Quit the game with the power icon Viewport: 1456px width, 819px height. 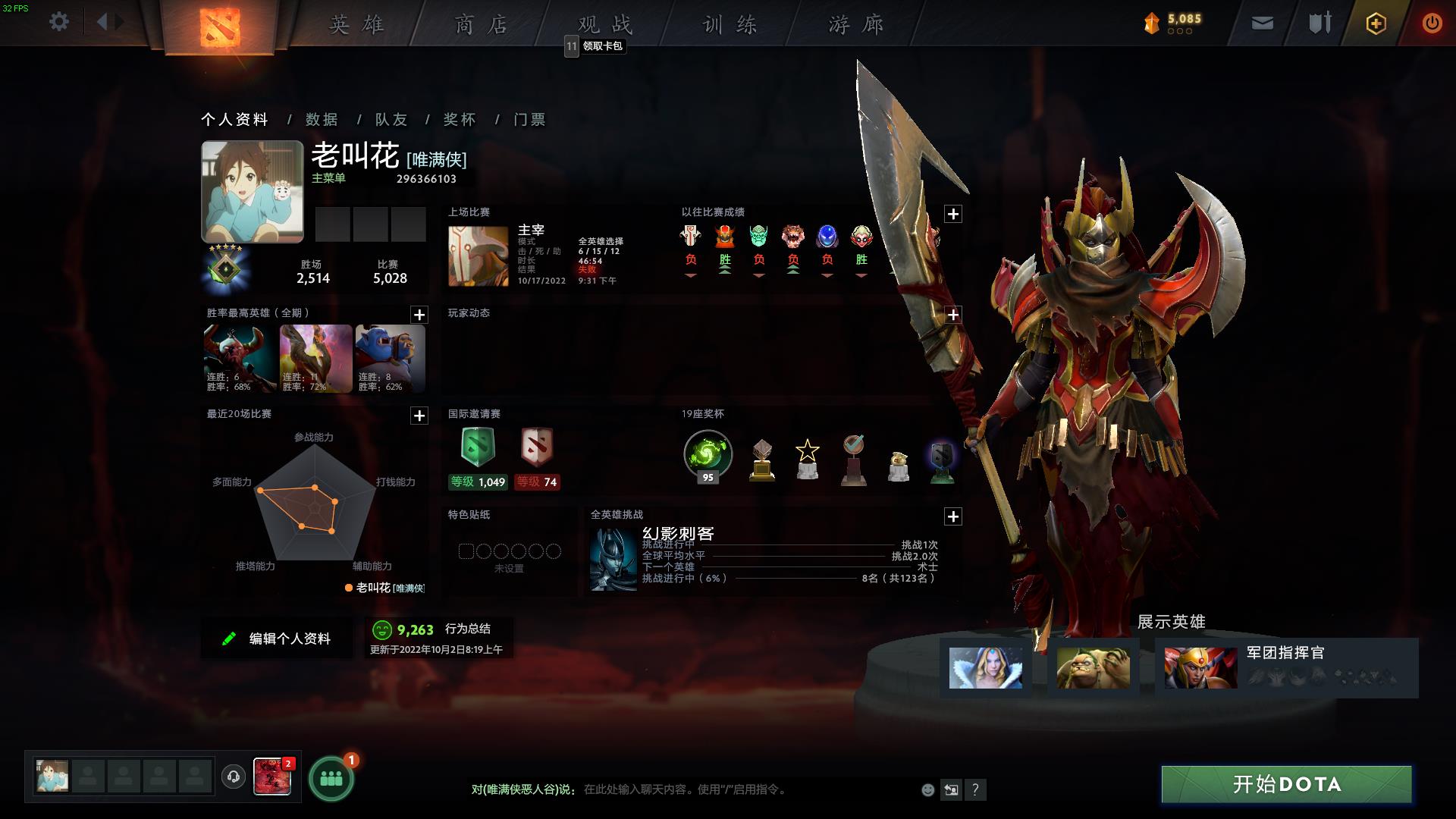(x=1432, y=24)
